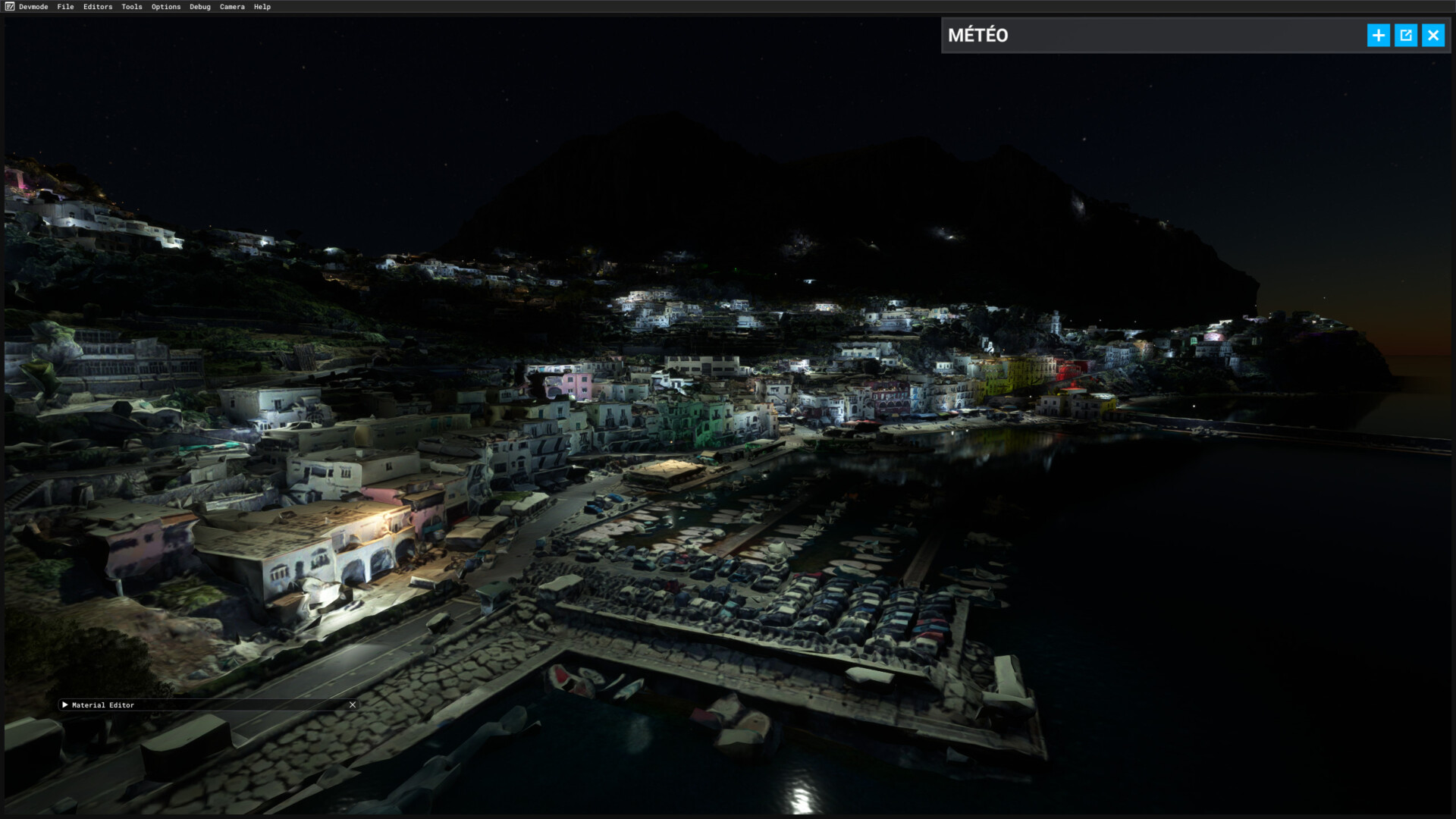Open the Editors menu
This screenshot has width=1456, height=819.
coord(98,7)
